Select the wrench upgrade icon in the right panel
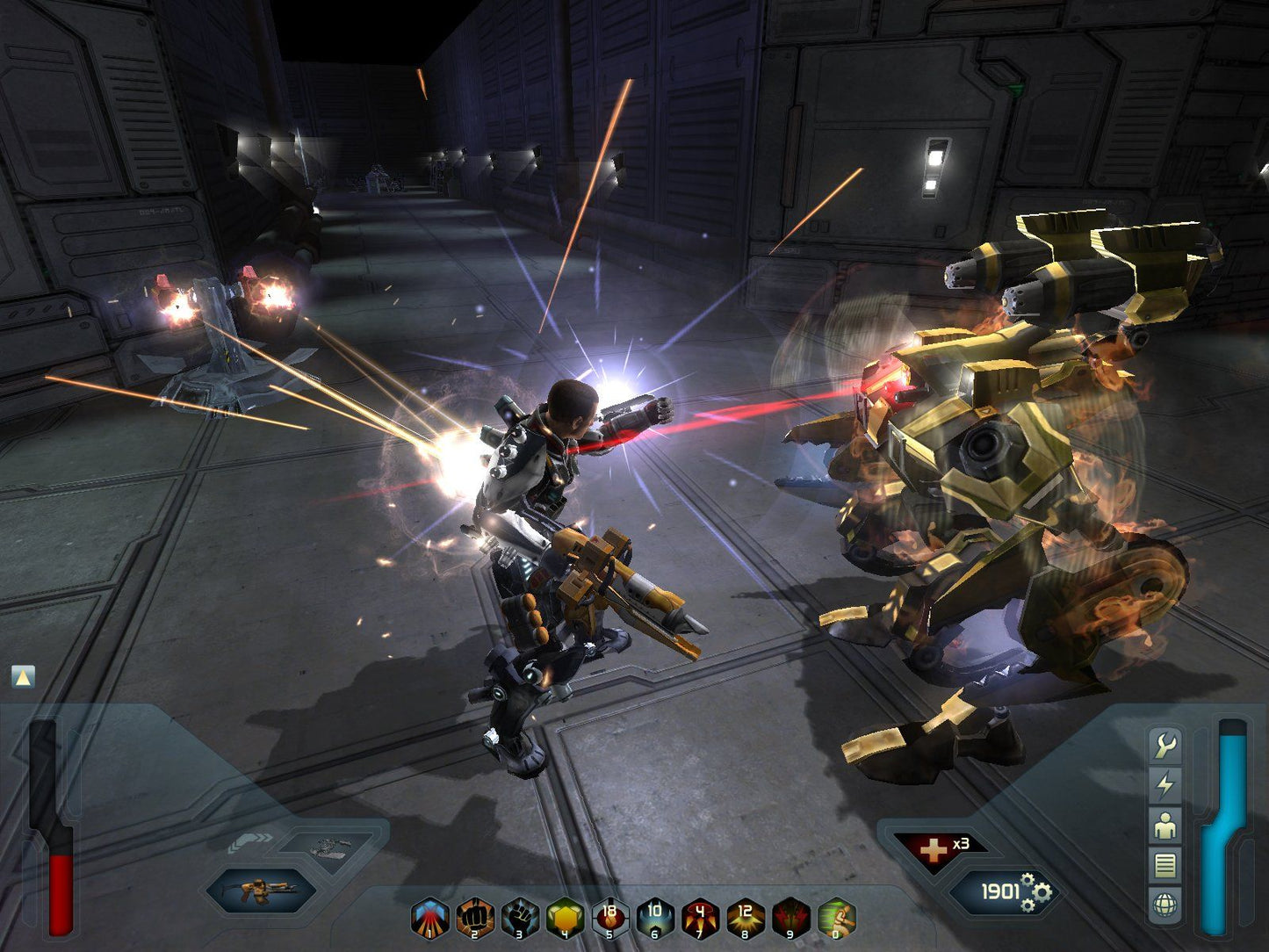The height and width of the screenshot is (952, 1269). click(x=1166, y=745)
